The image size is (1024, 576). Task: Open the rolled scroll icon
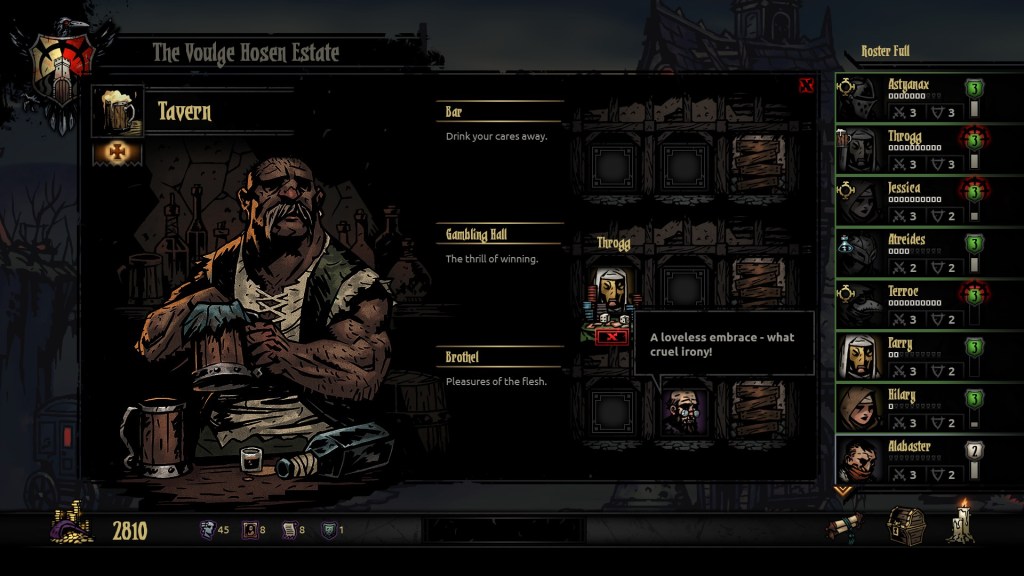(845, 527)
